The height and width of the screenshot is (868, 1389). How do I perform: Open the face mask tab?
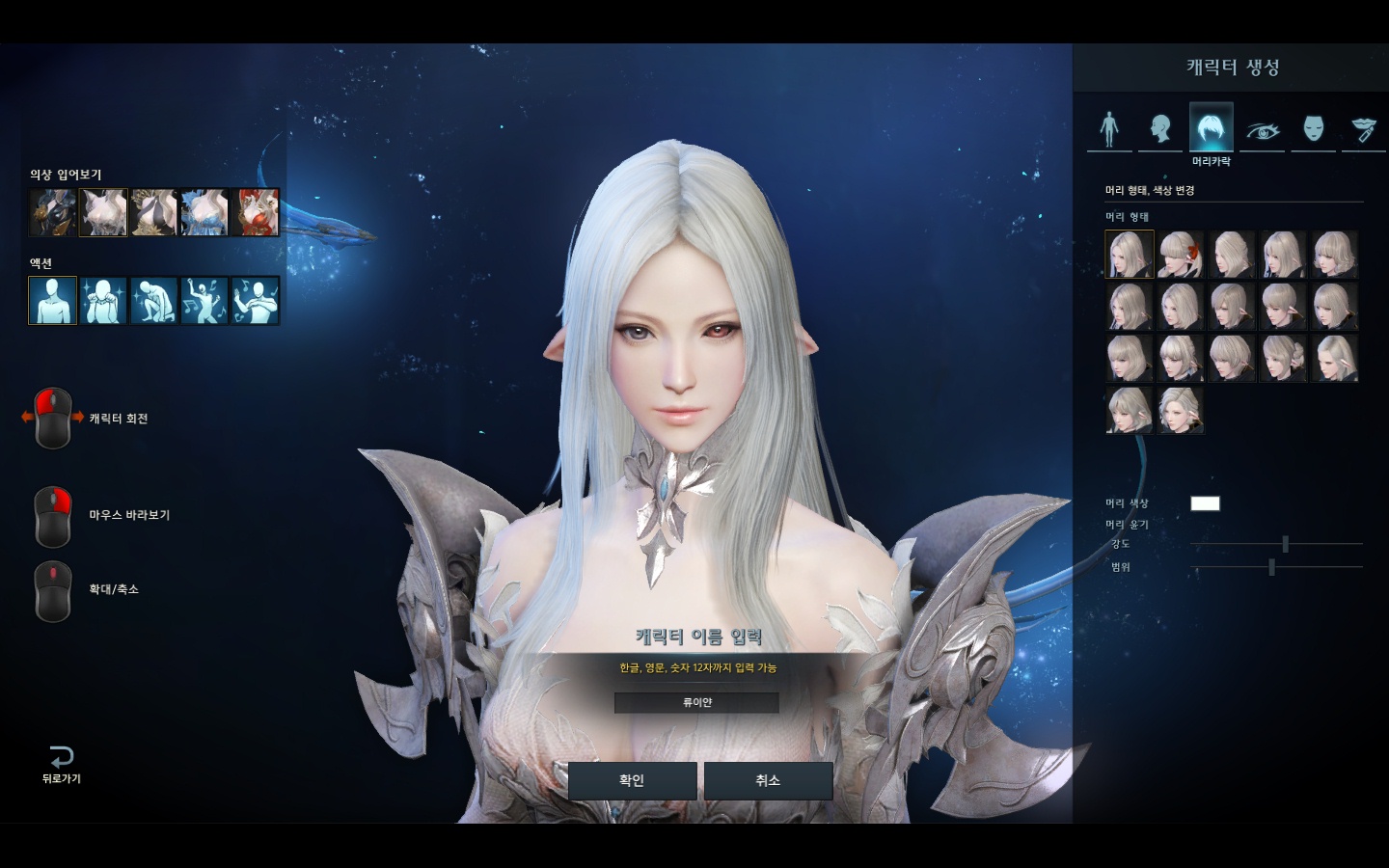pyautogui.click(x=1313, y=128)
